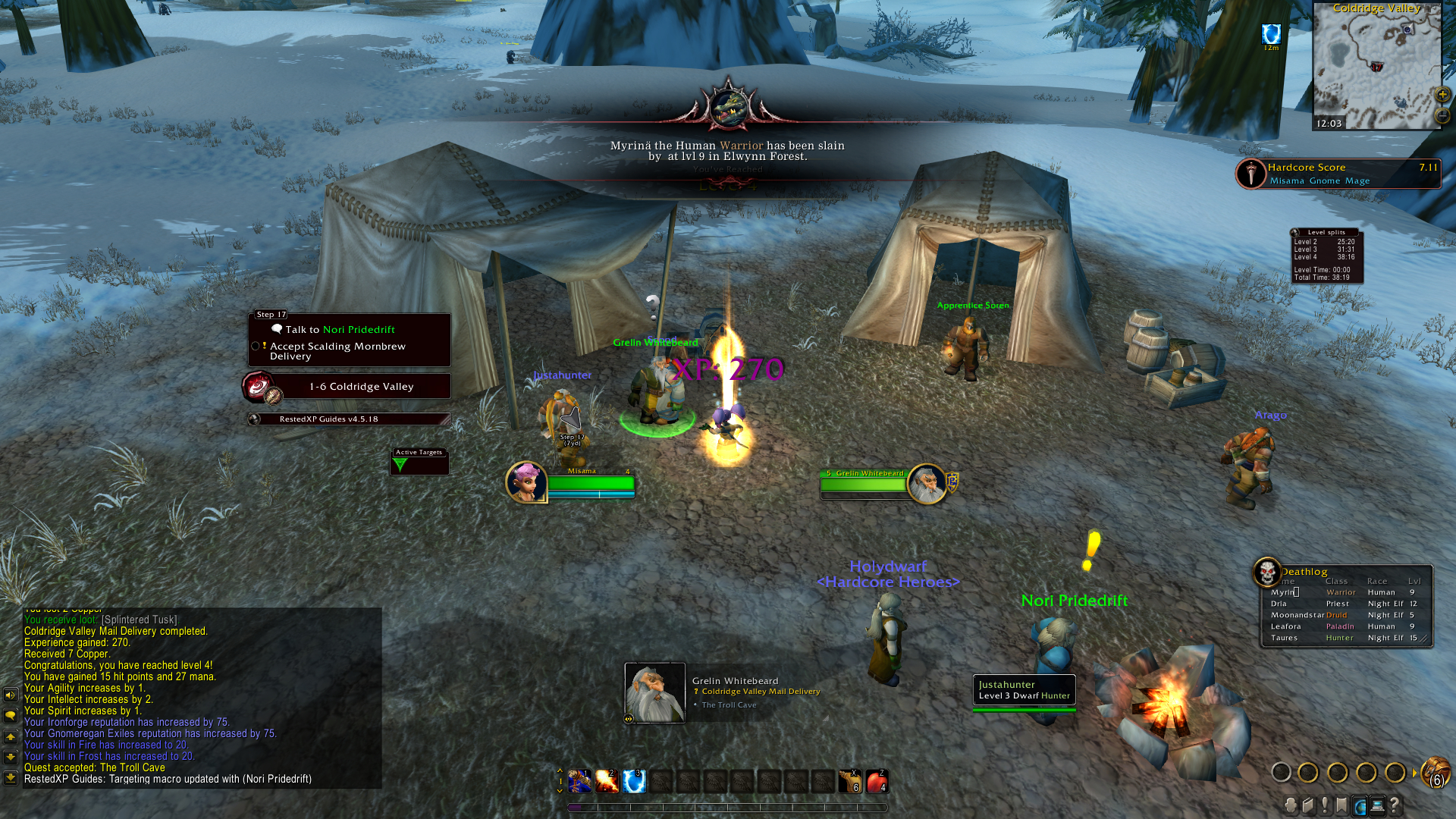The width and height of the screenshot is (1456, 819).
Task: Zoom in on the minimap
Action: tap(1442, 95)
